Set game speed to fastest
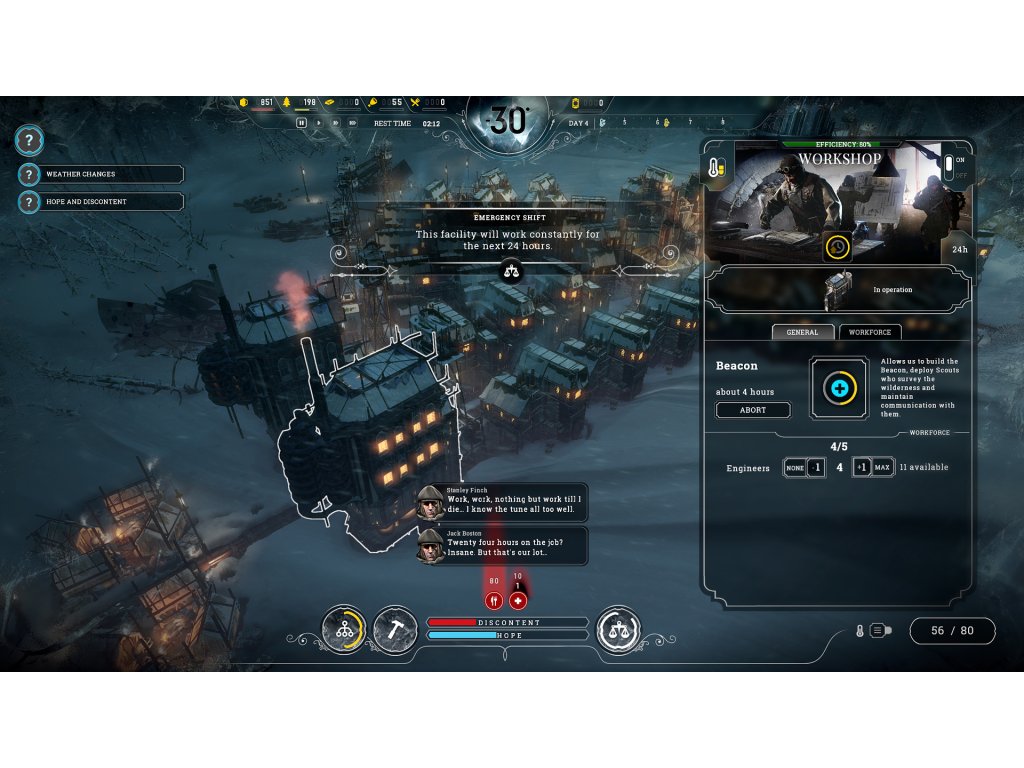The image size is (1024, 768). click(x=352, y=123)
